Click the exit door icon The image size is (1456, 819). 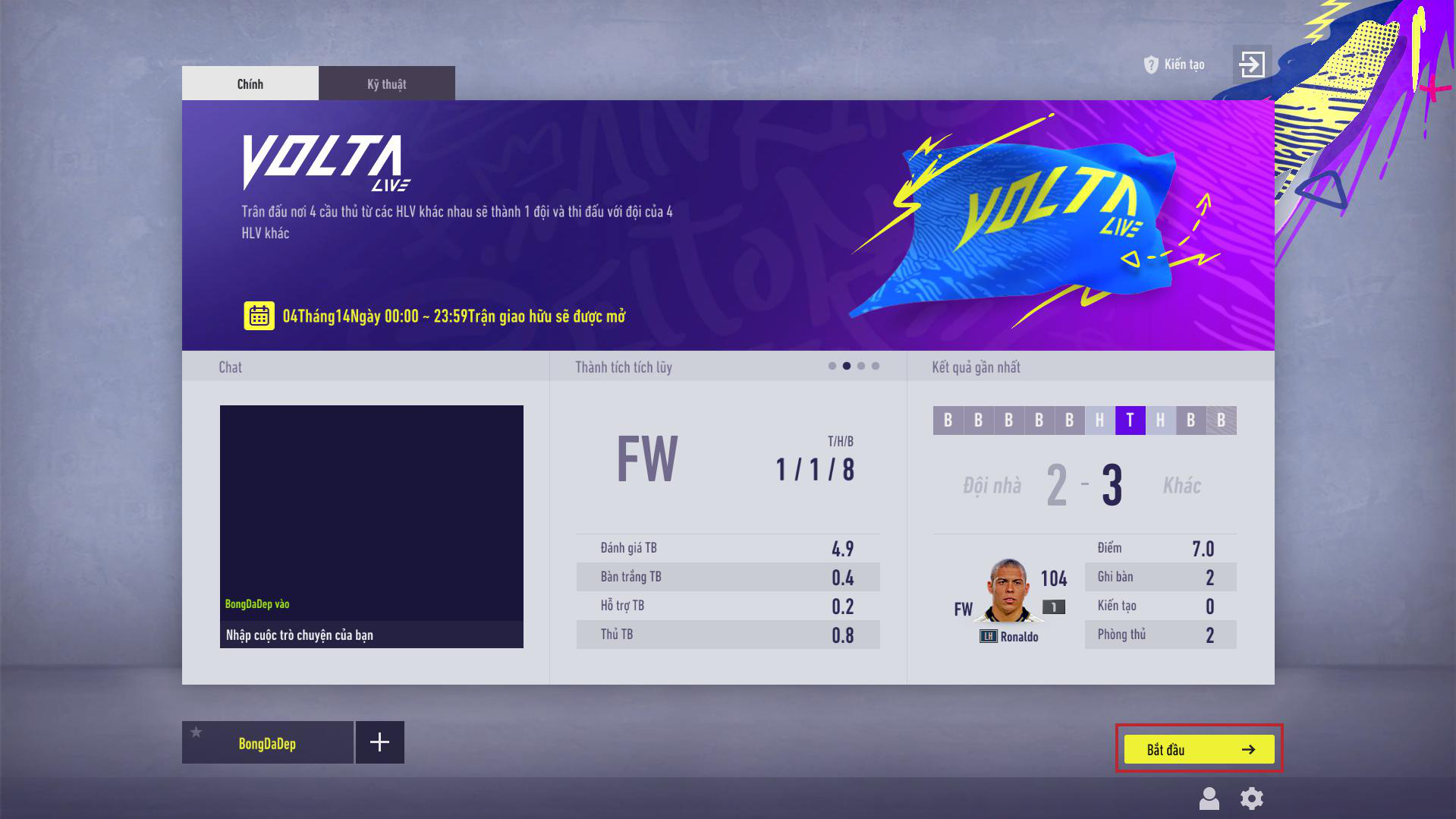tap(1251, 65)
